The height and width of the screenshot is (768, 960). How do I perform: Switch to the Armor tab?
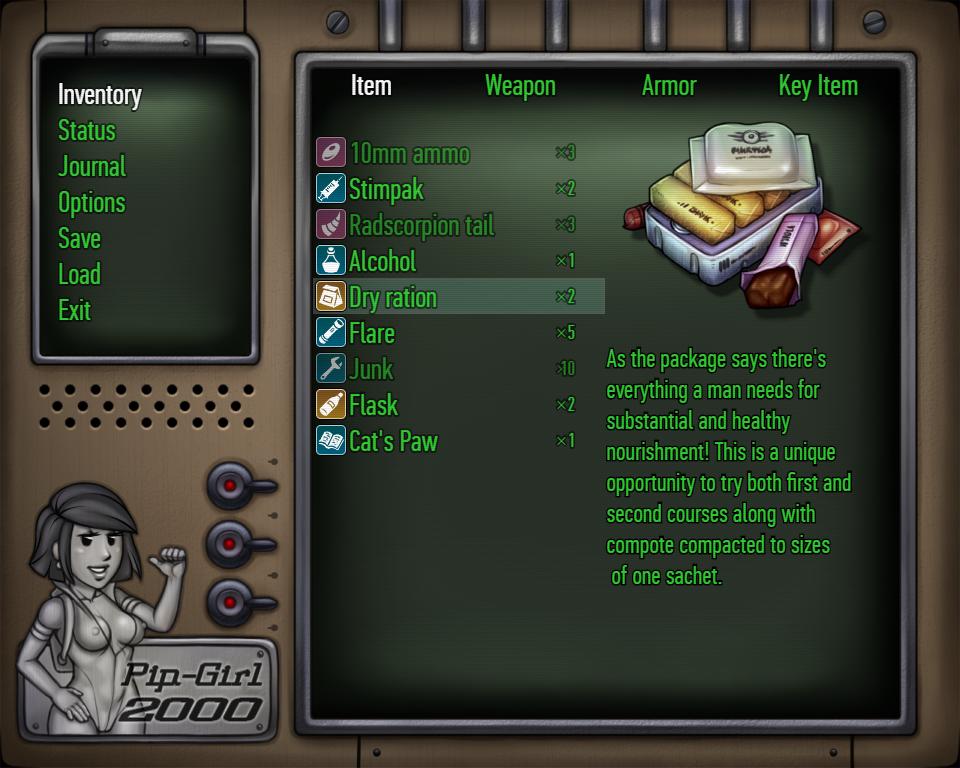[669, 86]
